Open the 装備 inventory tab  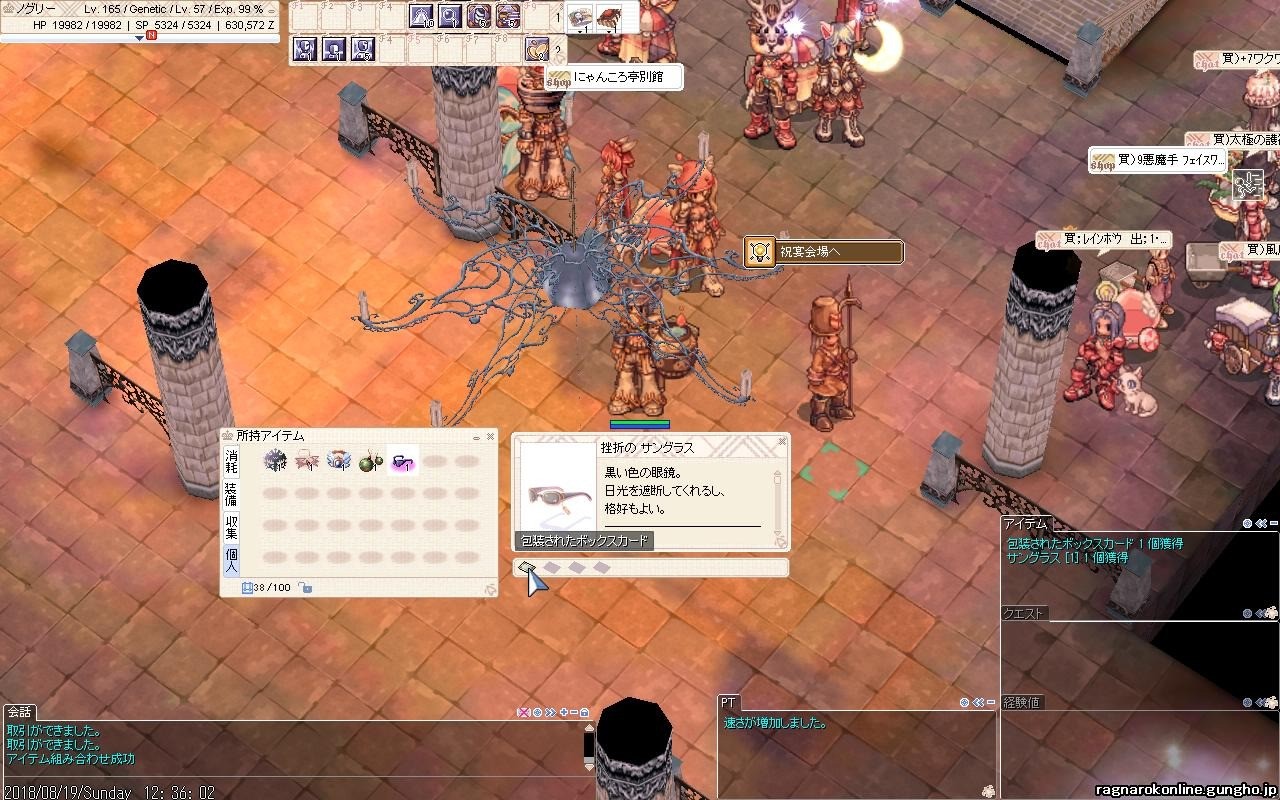coord(231,493)
